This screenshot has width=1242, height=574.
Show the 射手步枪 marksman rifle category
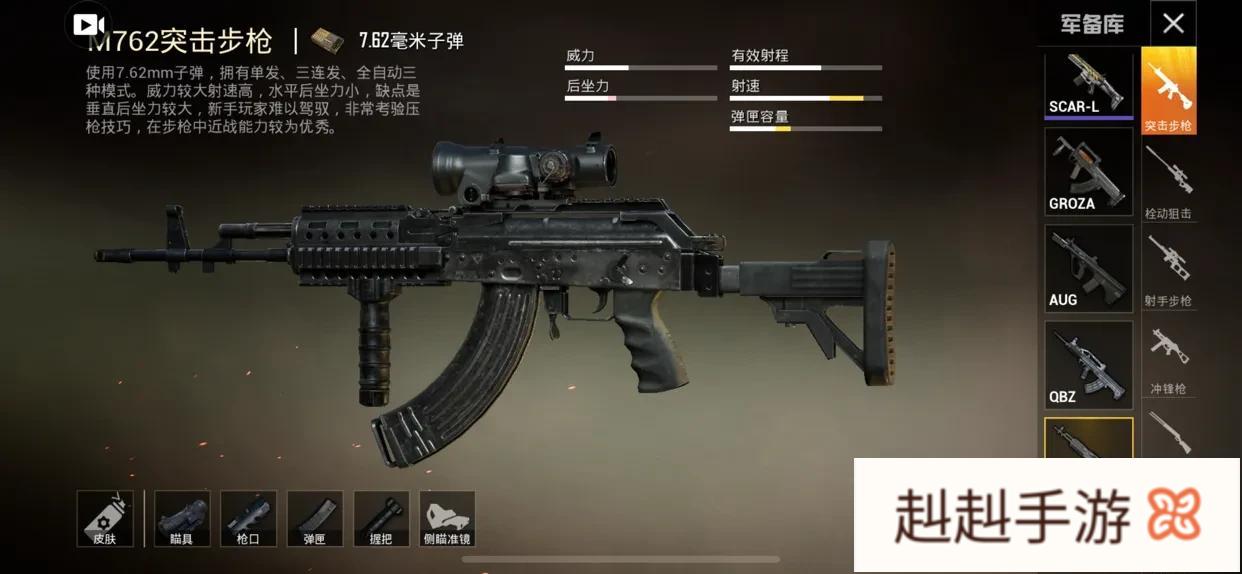tap(1168, 269)
